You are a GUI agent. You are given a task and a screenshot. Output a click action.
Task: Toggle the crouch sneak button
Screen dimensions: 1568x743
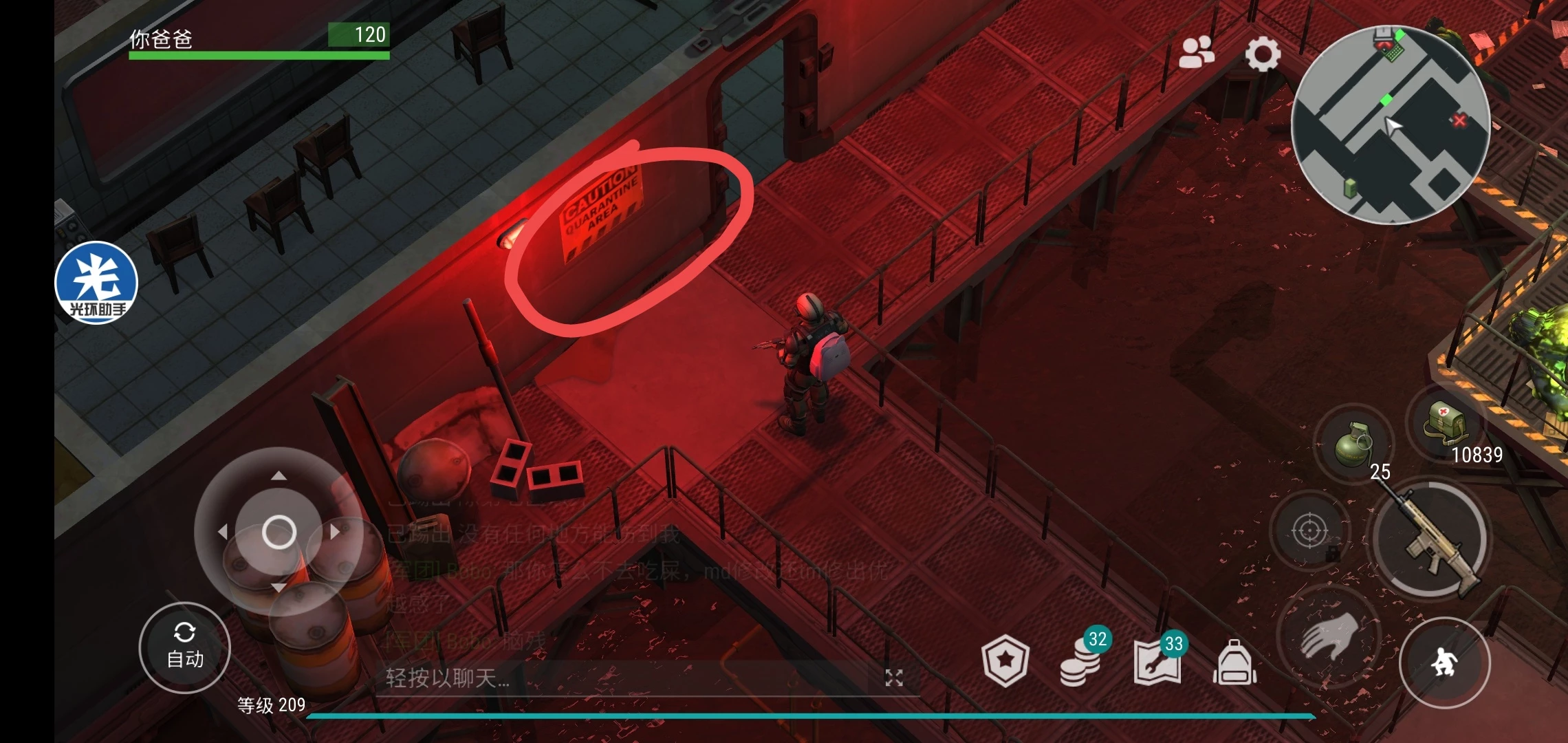click(1444, 663)
